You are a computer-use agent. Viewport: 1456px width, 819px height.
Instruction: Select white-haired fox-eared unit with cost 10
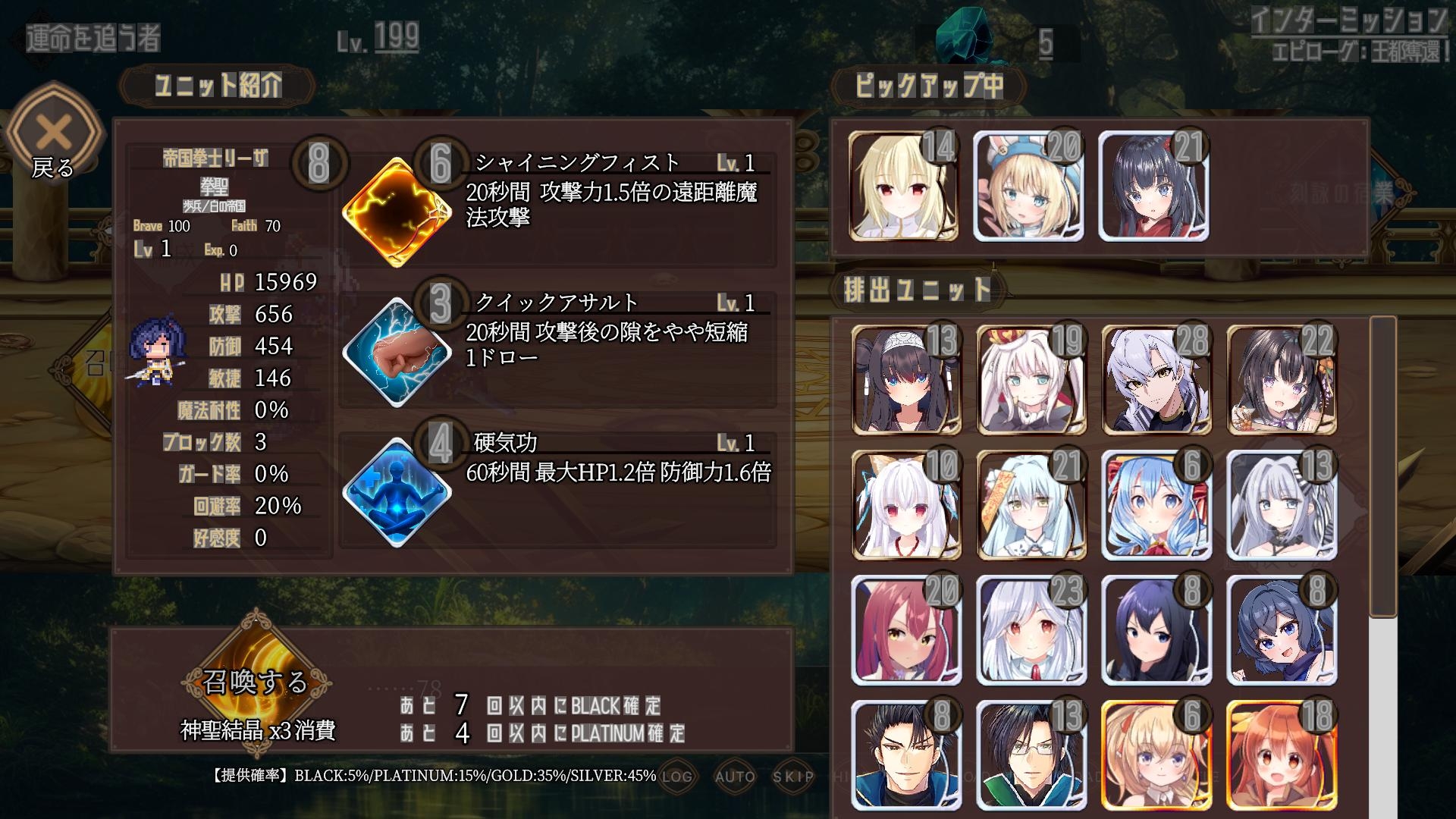906,505
